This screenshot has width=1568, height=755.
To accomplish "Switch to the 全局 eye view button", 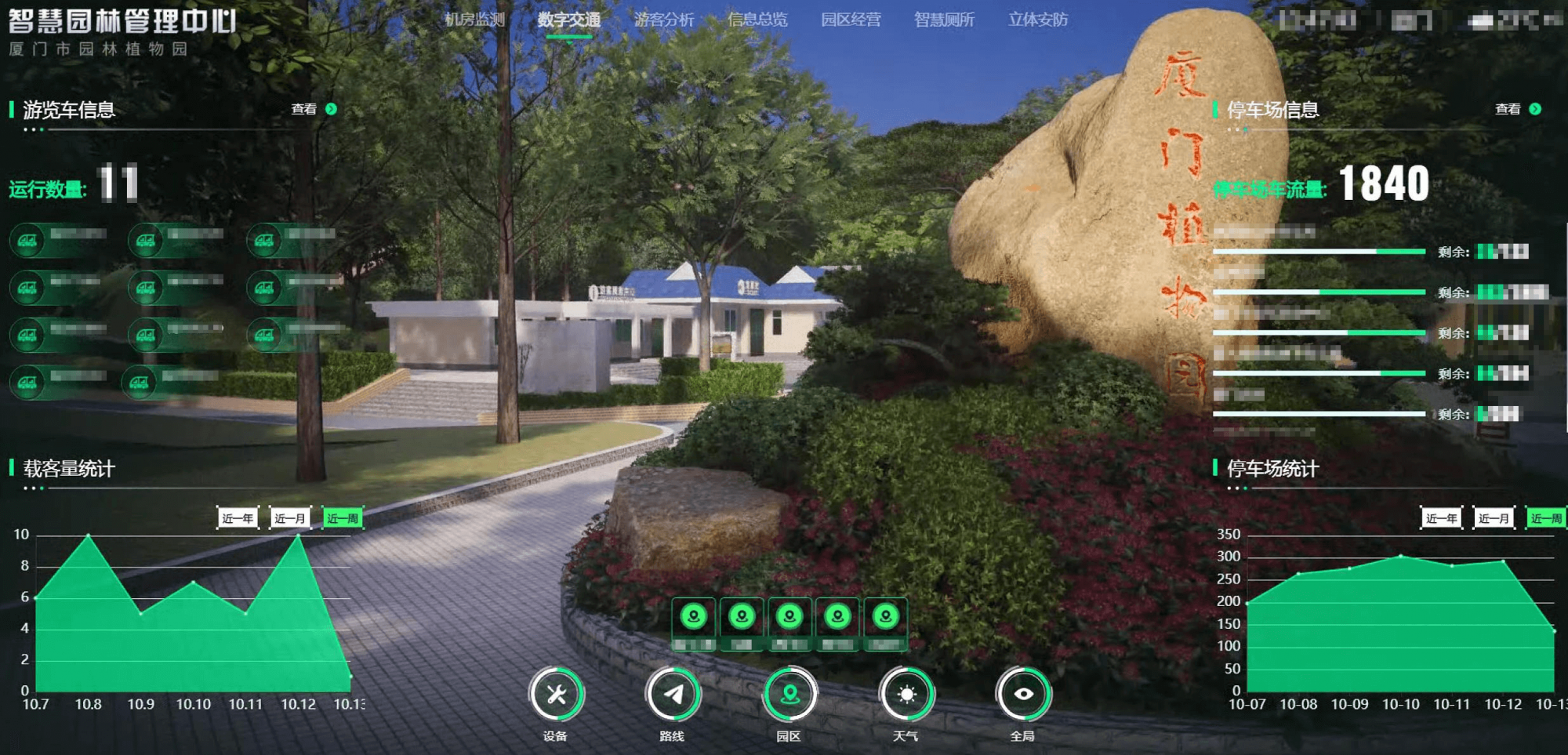I will [1023, 695].
